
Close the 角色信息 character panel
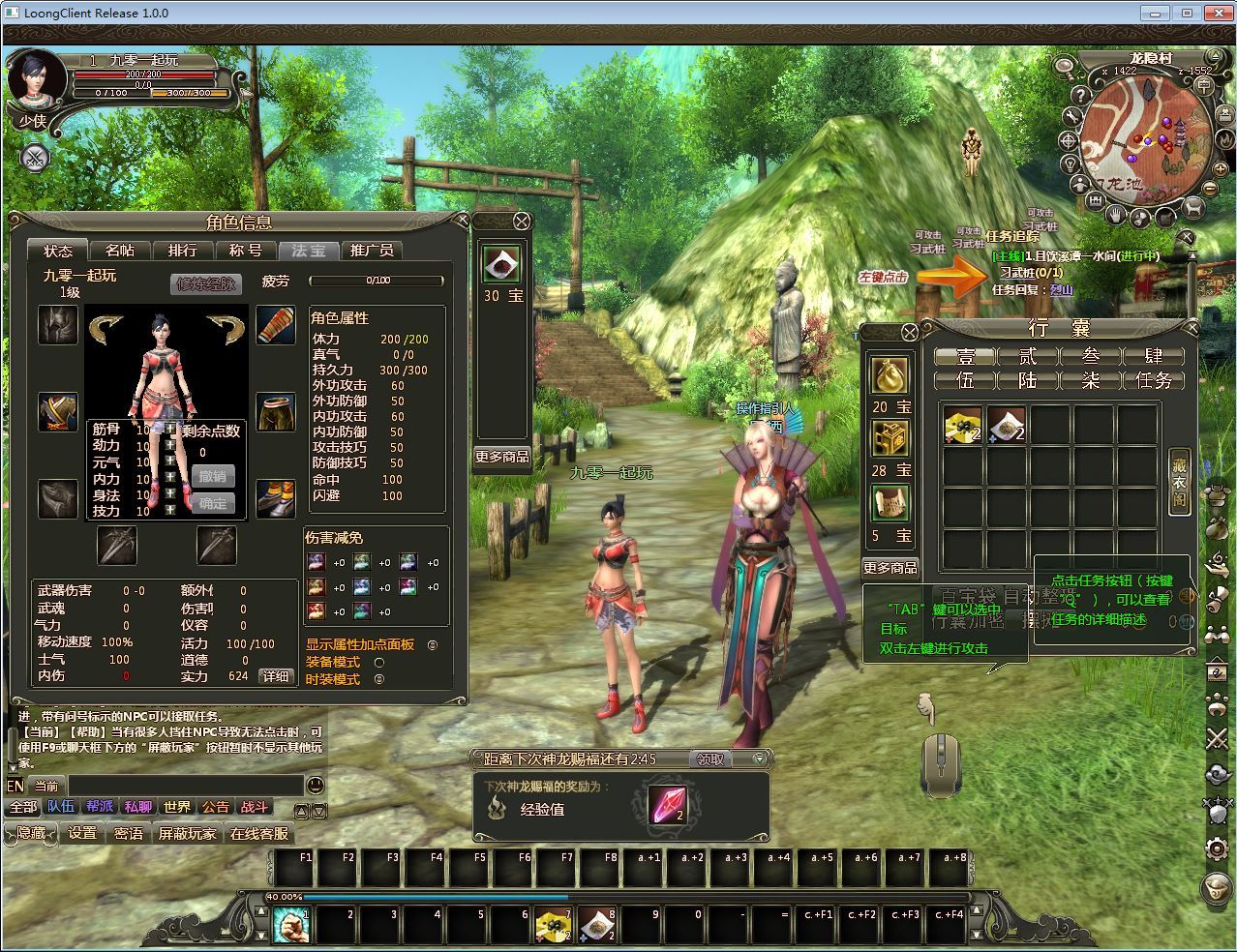pos(458,221)
